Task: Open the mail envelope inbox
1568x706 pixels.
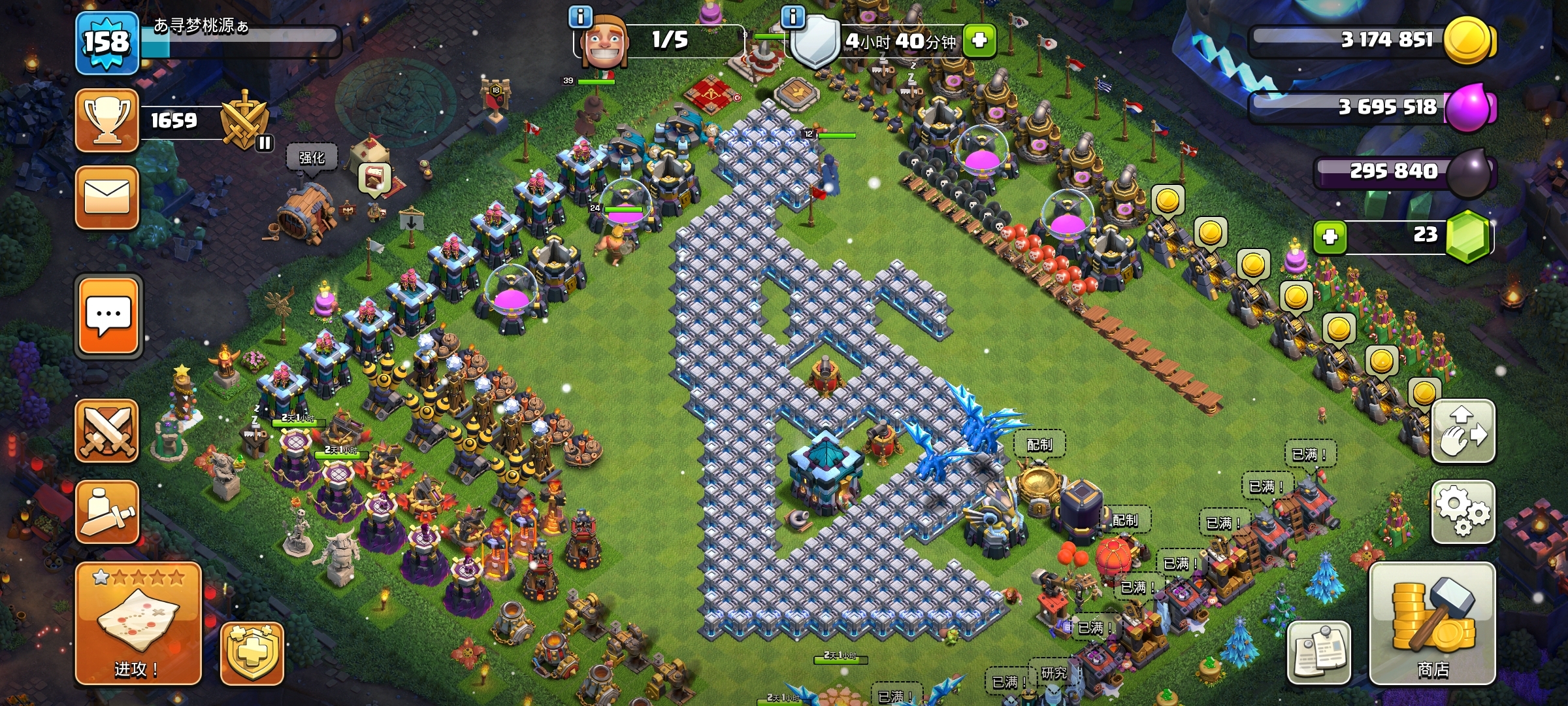Action: (x=107, y=197)
